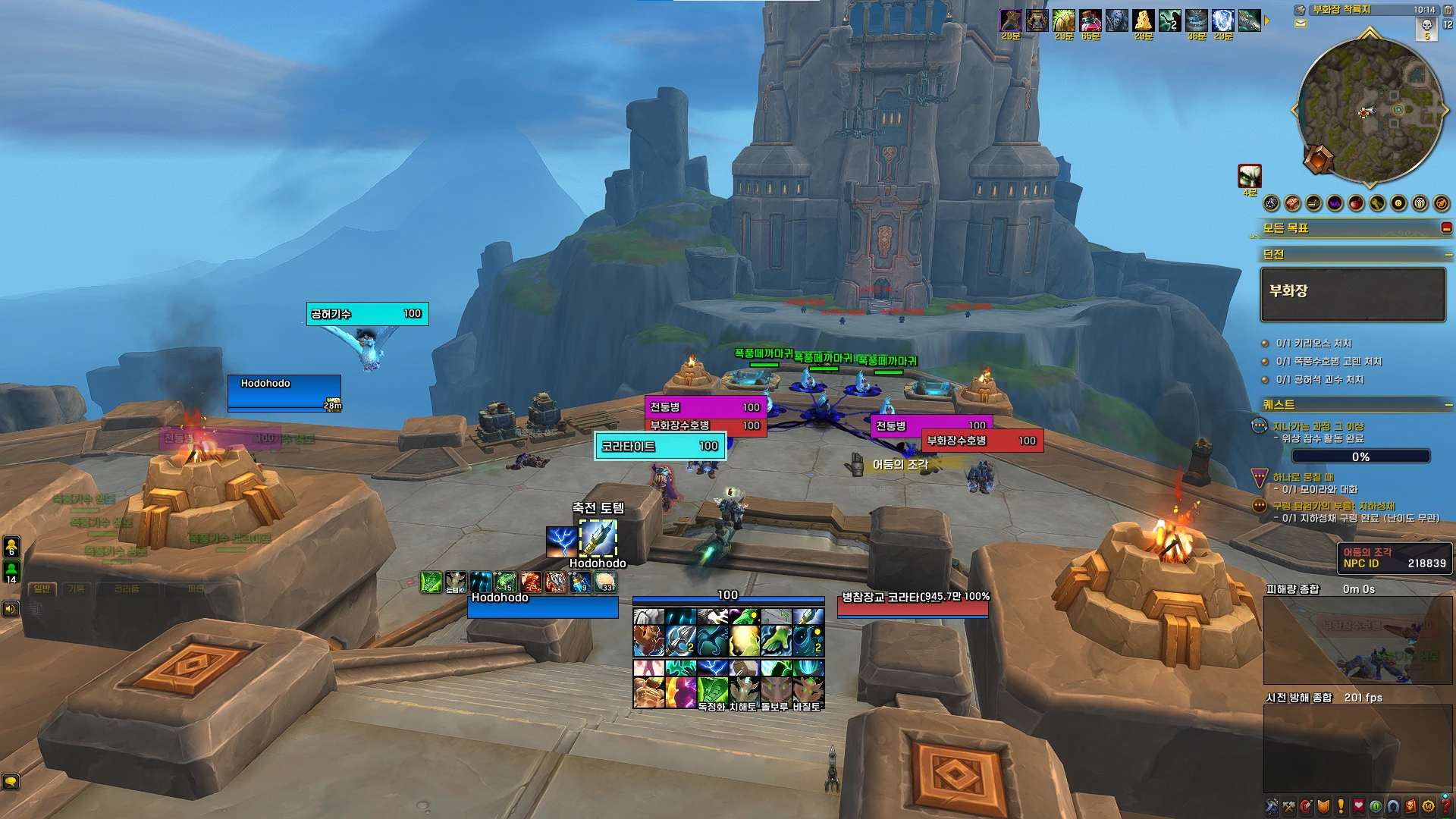Select the cheese wedge buff icon

click(x=1143, y=20)
